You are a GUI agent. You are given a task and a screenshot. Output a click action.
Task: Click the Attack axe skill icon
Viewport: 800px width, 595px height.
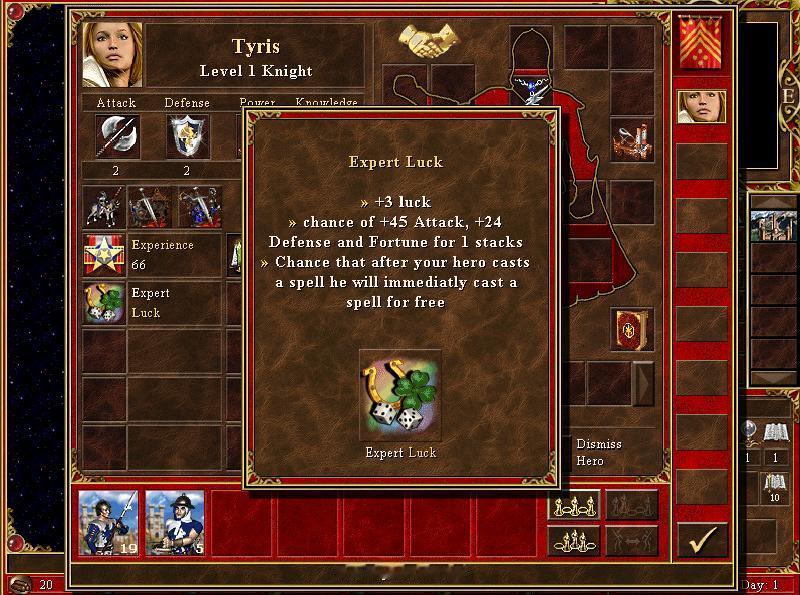116,136
